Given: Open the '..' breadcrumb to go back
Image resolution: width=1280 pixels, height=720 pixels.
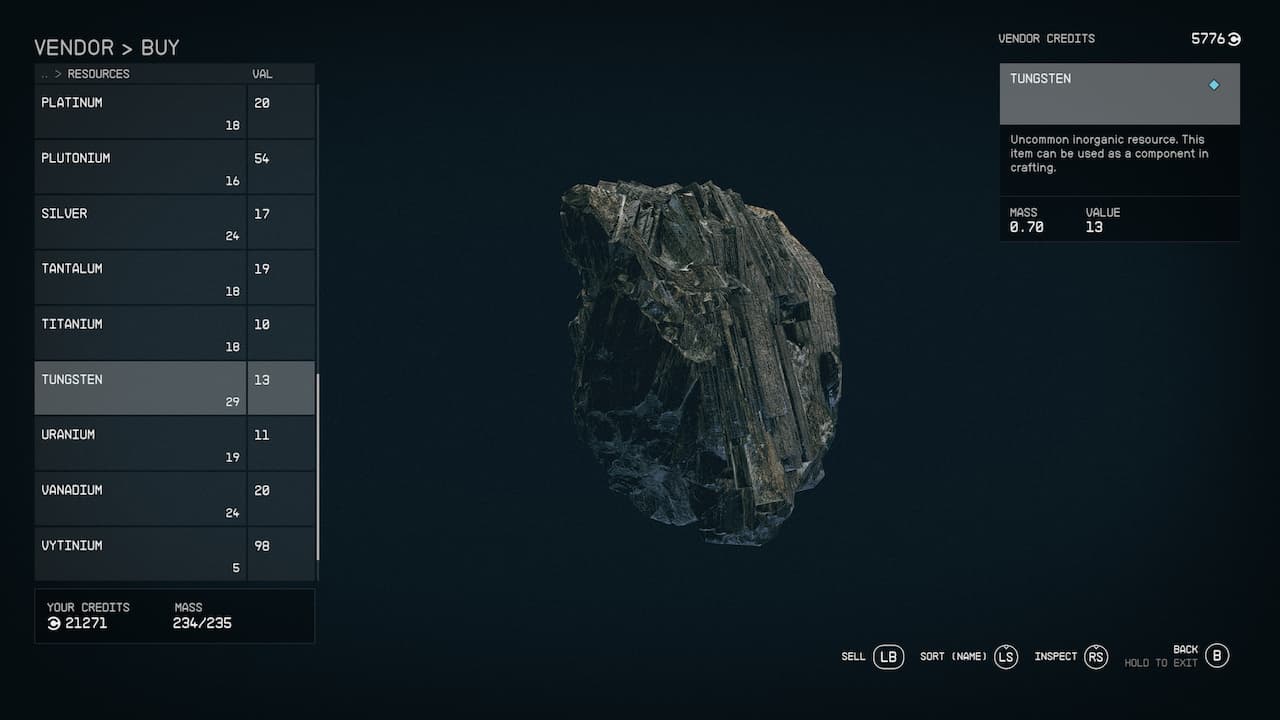Looking at the screenshot, I should point(43,73).
